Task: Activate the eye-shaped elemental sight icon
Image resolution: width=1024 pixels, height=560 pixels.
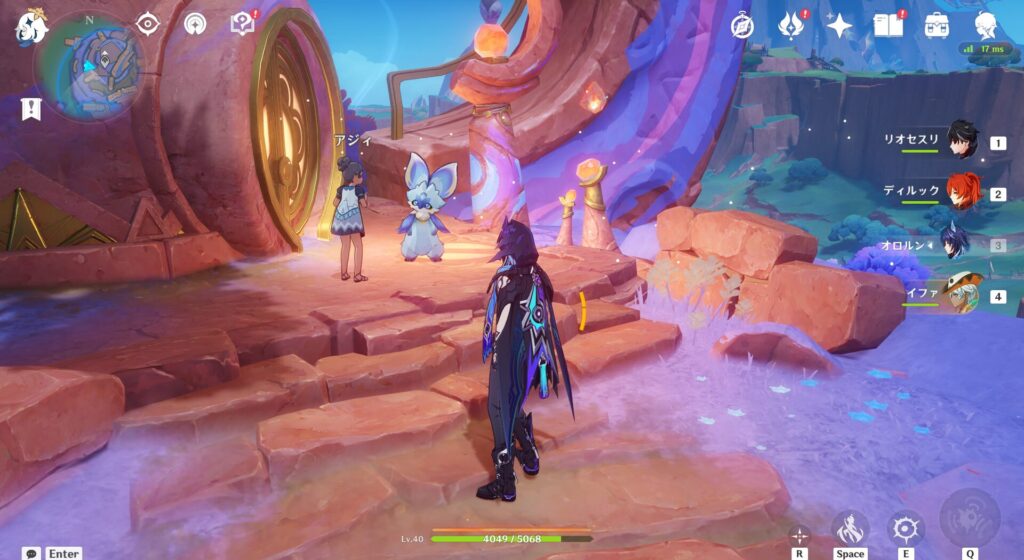Action: point(149,23)
